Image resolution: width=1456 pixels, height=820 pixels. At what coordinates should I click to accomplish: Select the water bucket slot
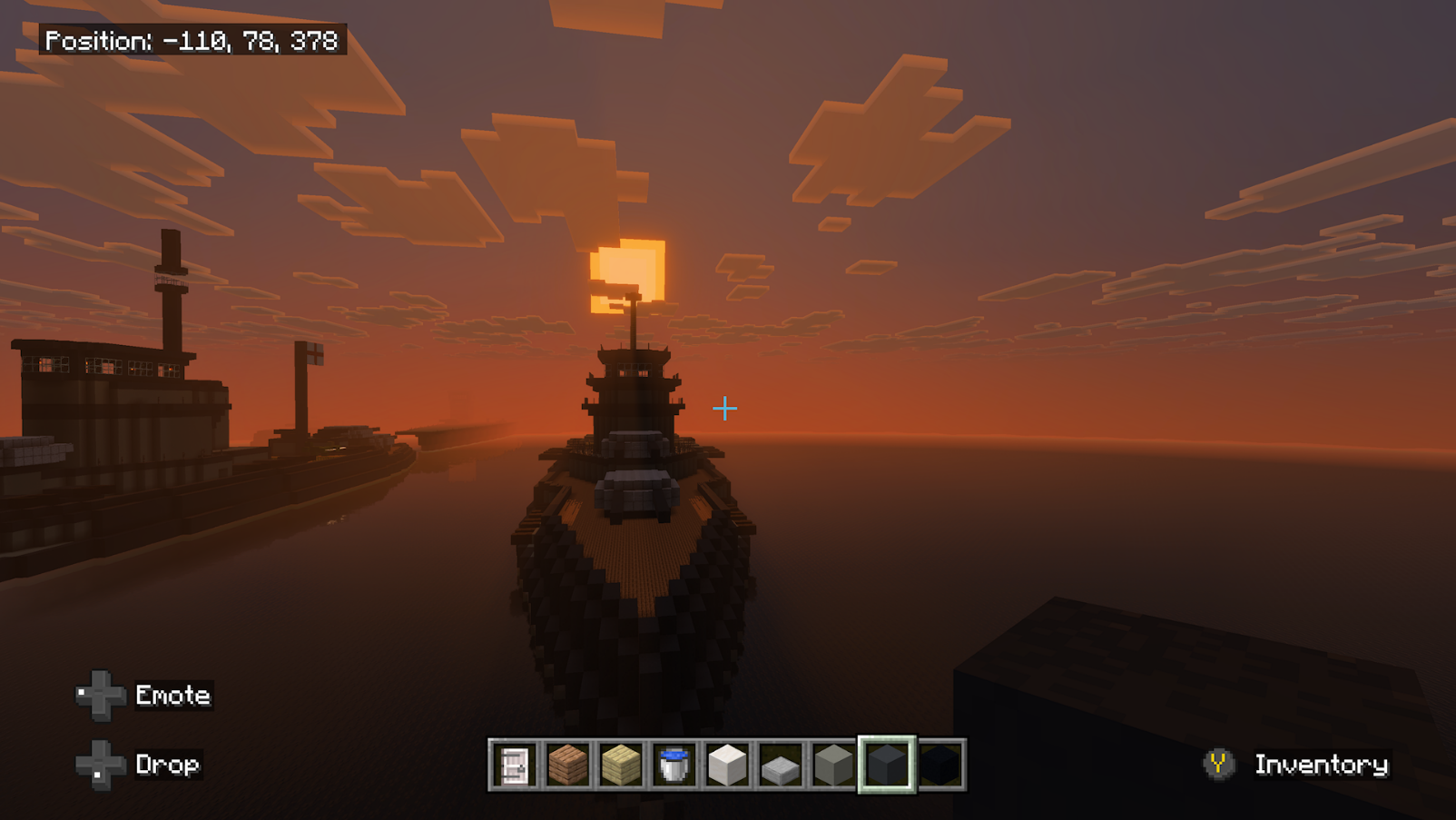[x=674, y=765]
